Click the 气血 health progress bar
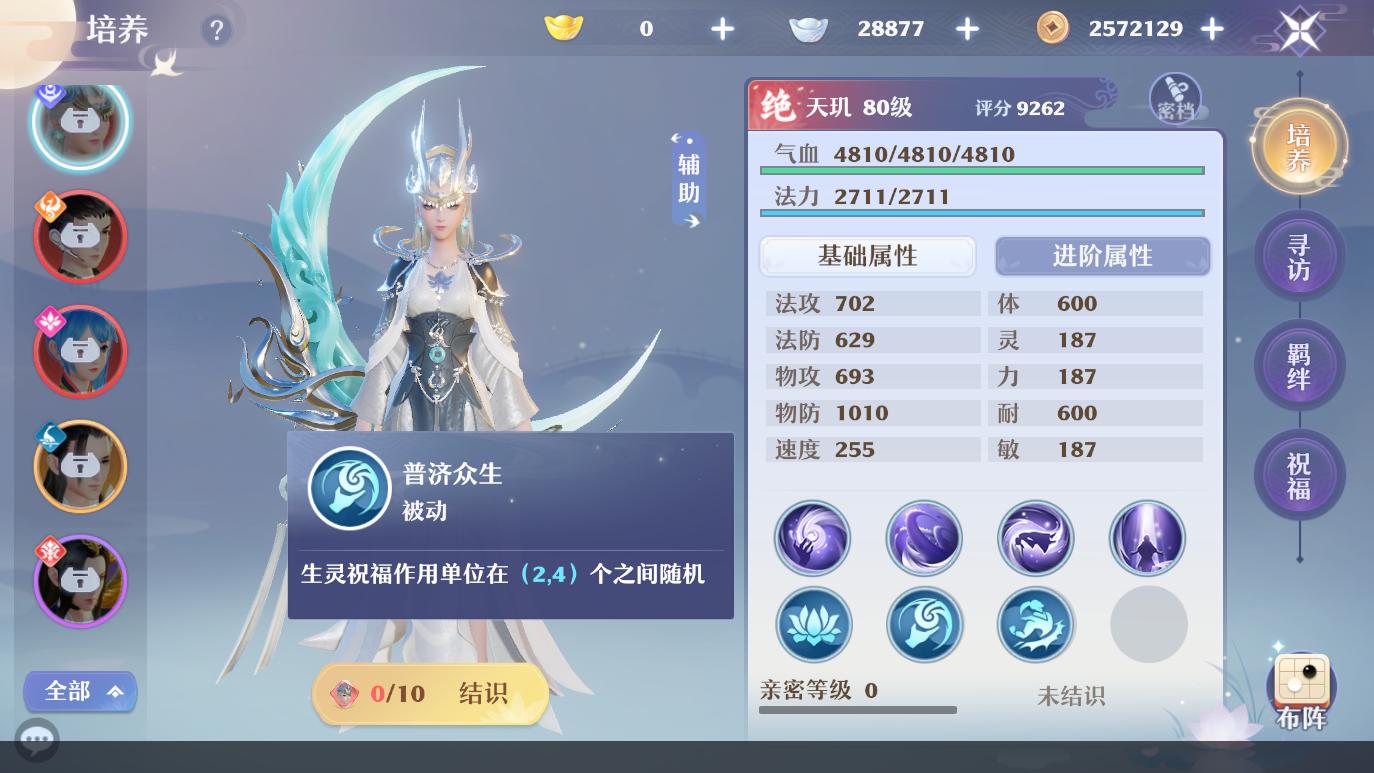The image size is (1374, 773). pyautogui.click(x=982, y=170)
